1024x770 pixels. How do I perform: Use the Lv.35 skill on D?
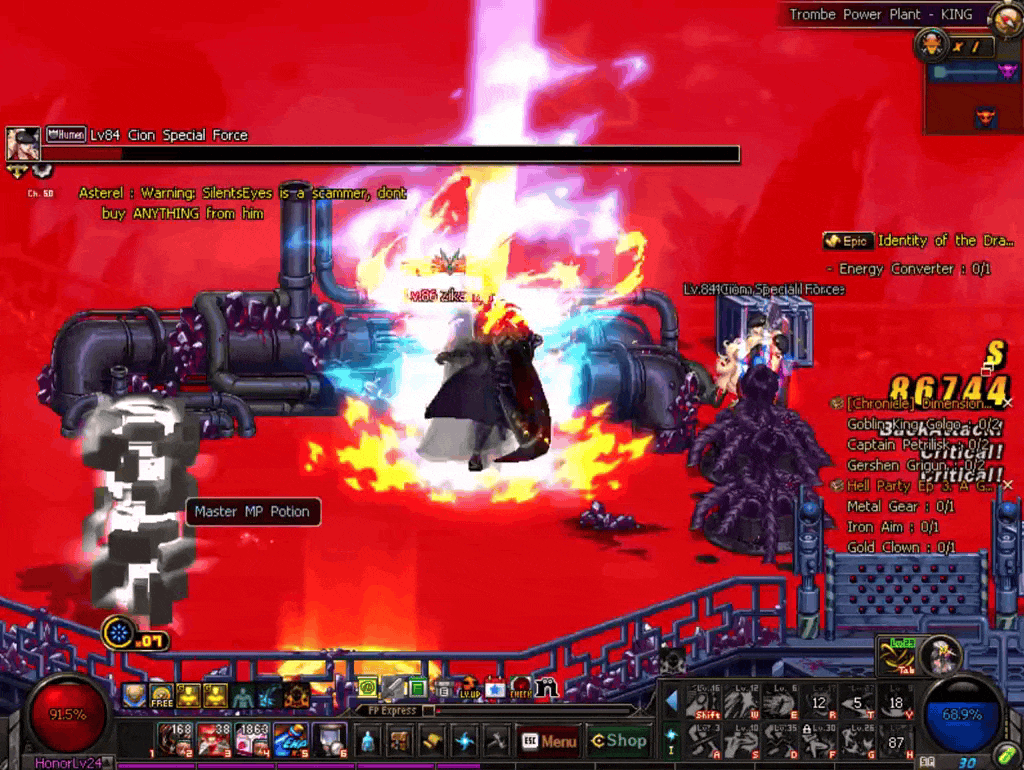[779, 741]
